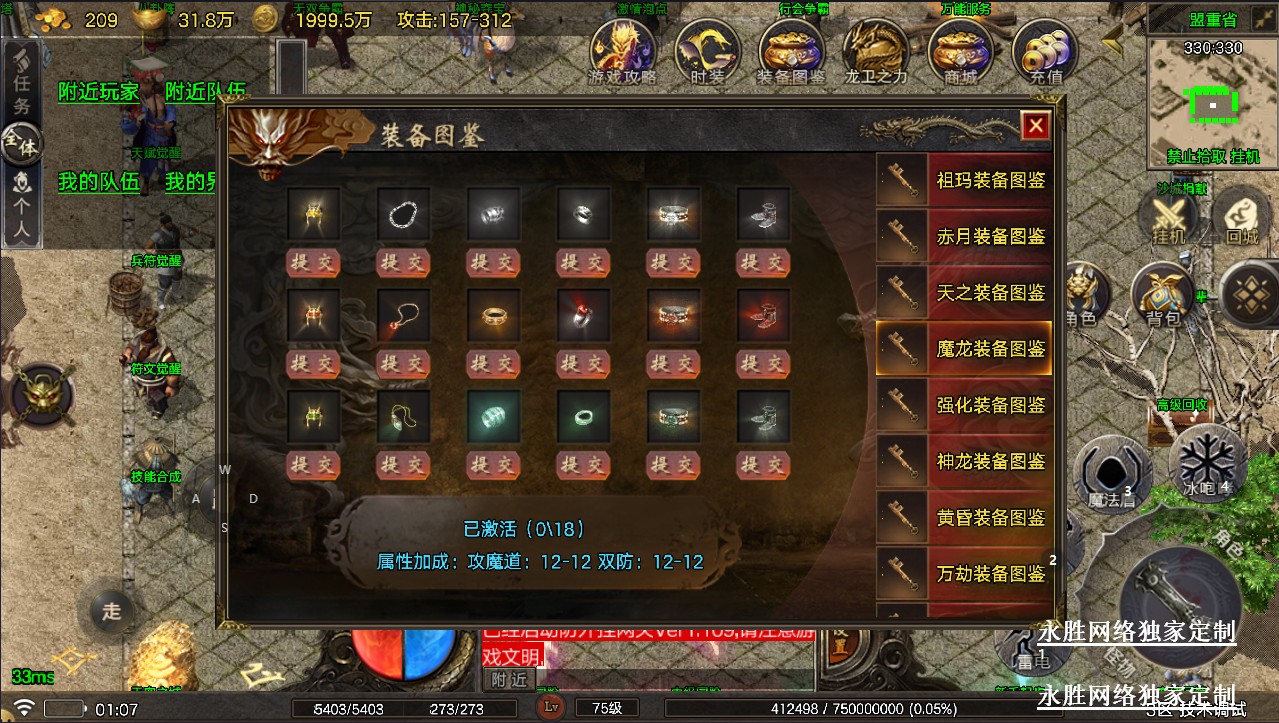This screenshot has width=1279, height=723.
Task: Show the 神龙装备图鉴 category
Action: click(964, 461)
